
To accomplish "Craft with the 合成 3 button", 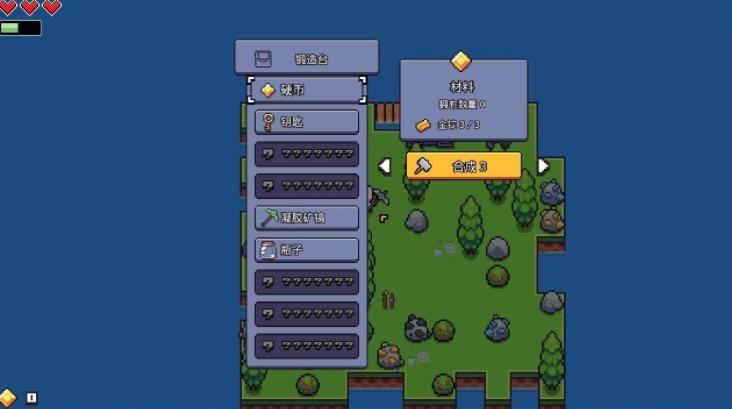I will pos(463,166).
